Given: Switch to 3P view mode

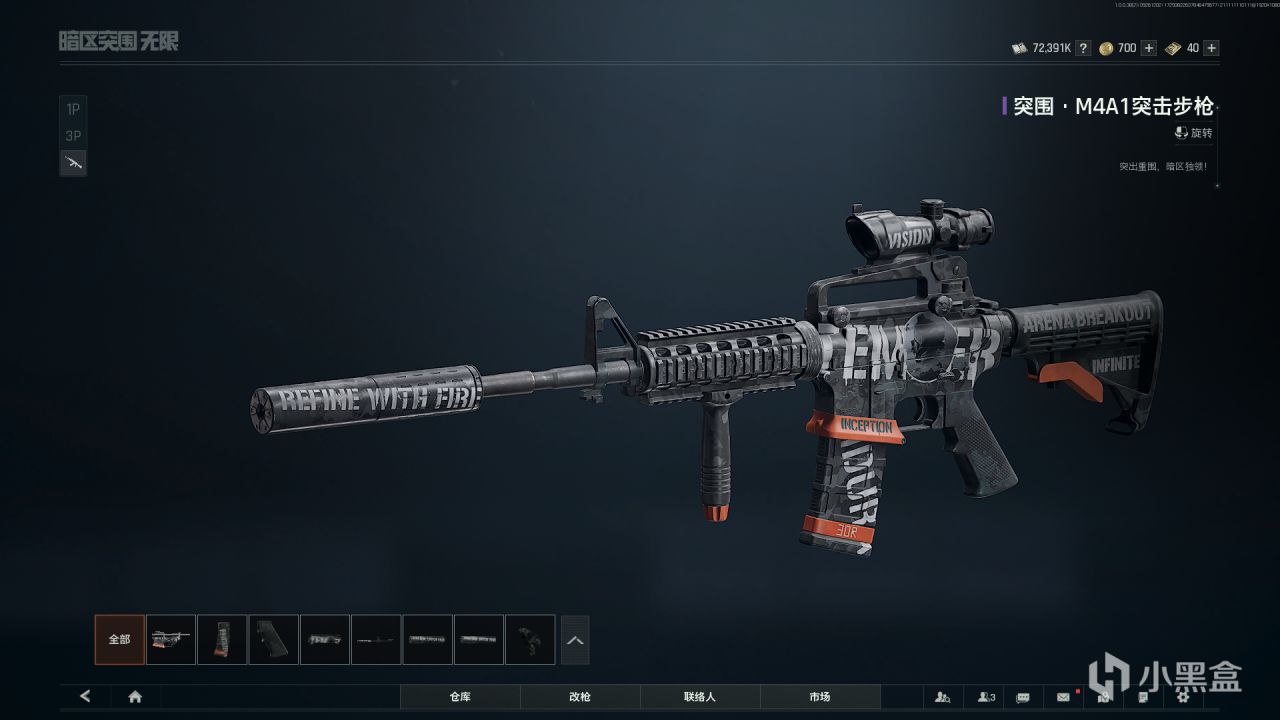Looking at the screenshot, I should point(73,136).
